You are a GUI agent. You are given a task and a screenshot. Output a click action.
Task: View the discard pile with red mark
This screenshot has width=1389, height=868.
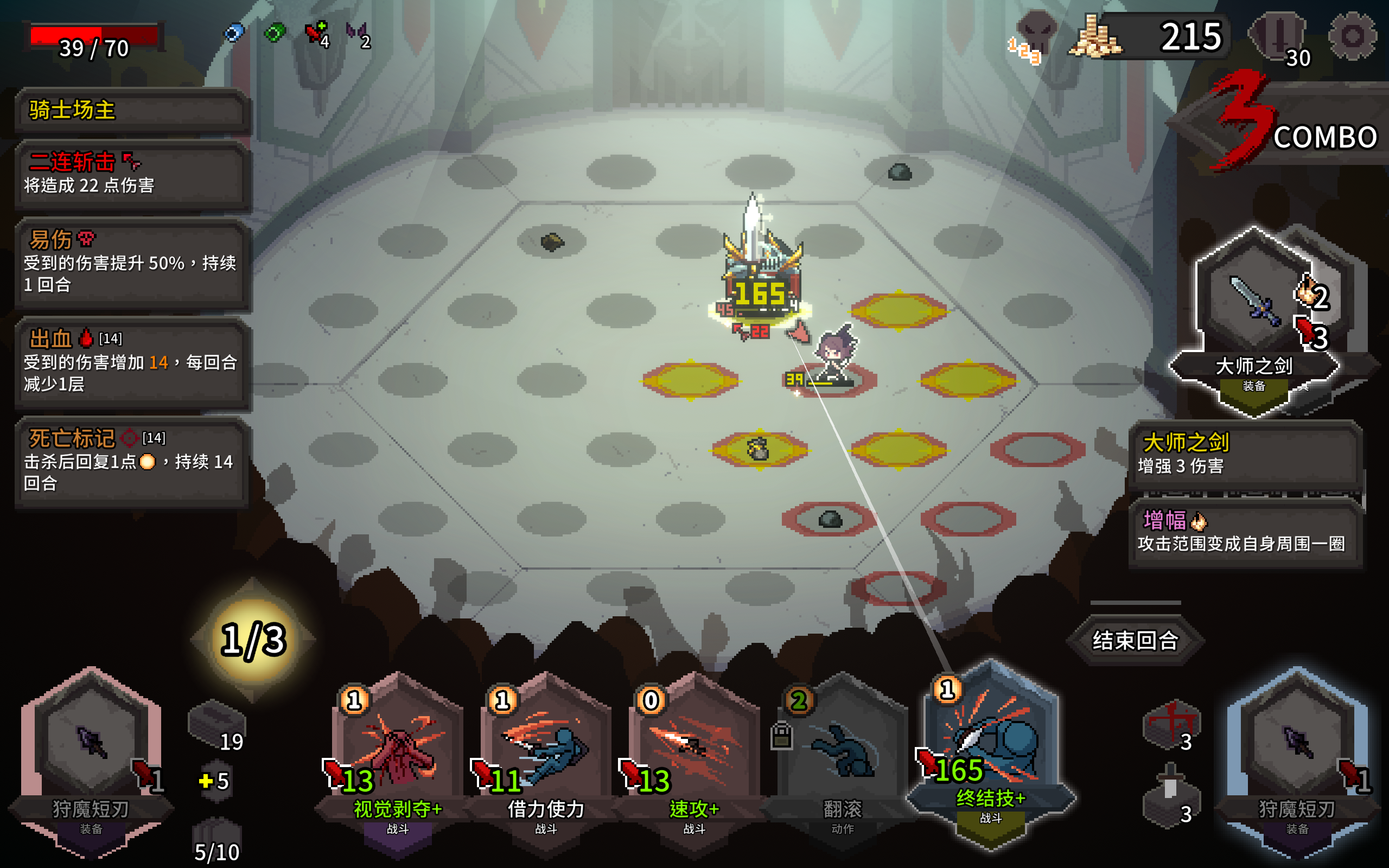pyautogui.click(x=1170, y=724)
